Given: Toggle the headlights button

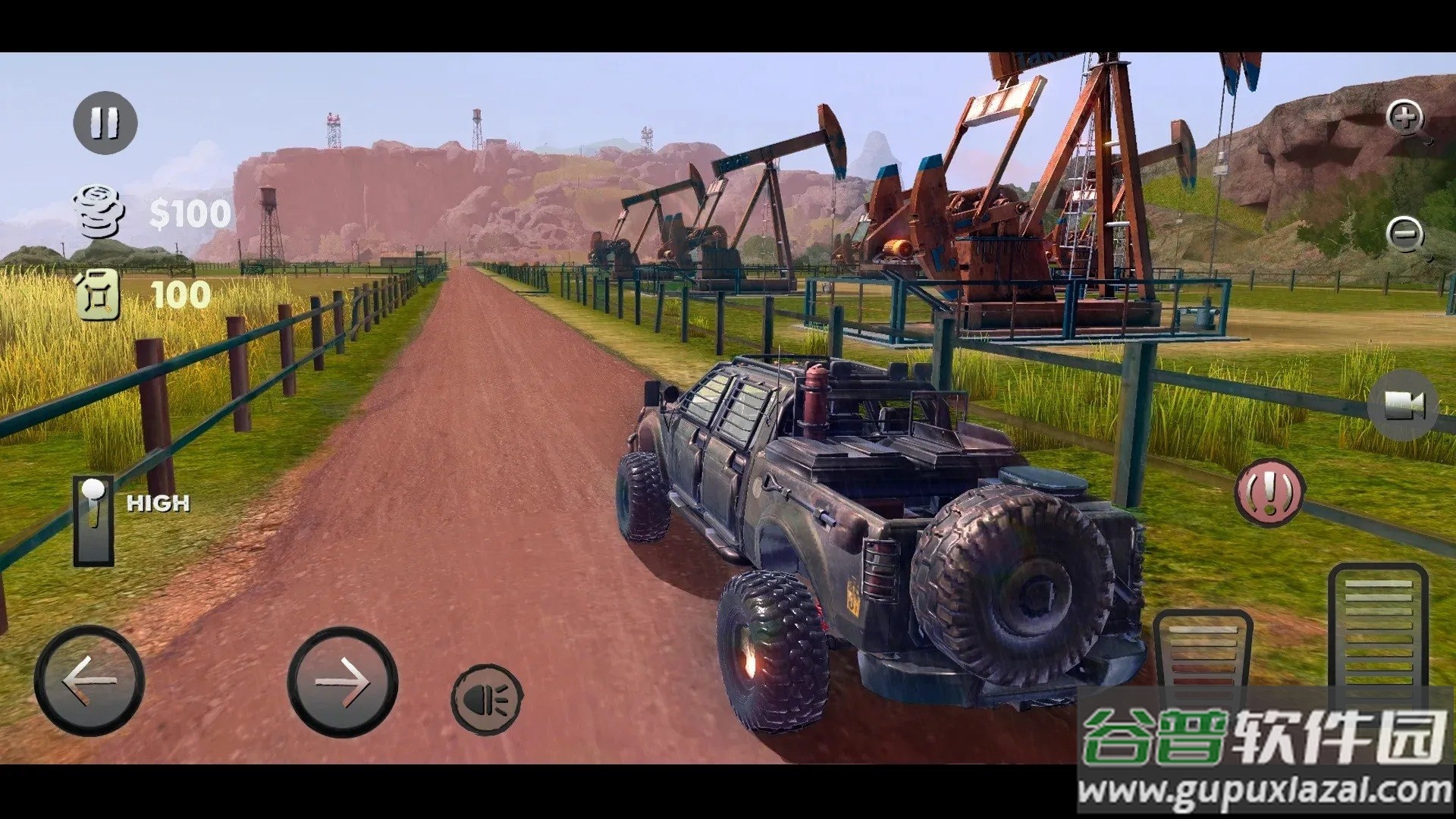Looking at the screenshot, I should 486,698.
